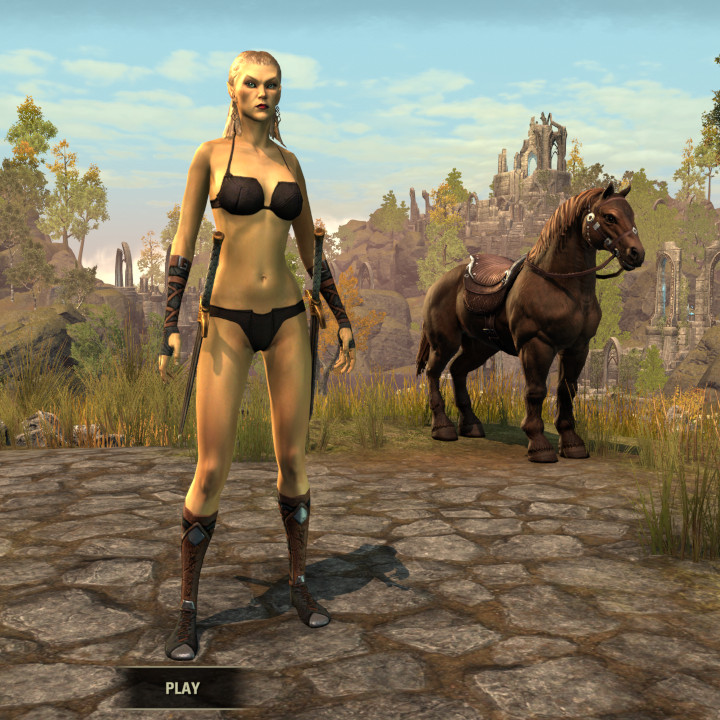Click the PLAY button
Viewport: 720px width, 720px height.
point(182,688)
